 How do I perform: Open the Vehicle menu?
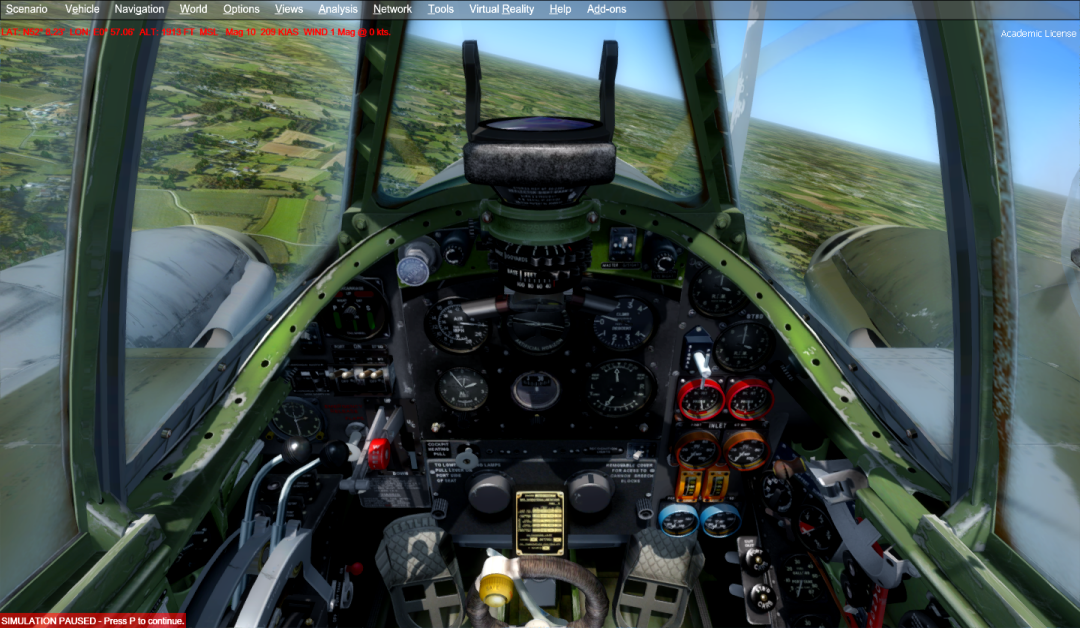[x=82, y=9]
